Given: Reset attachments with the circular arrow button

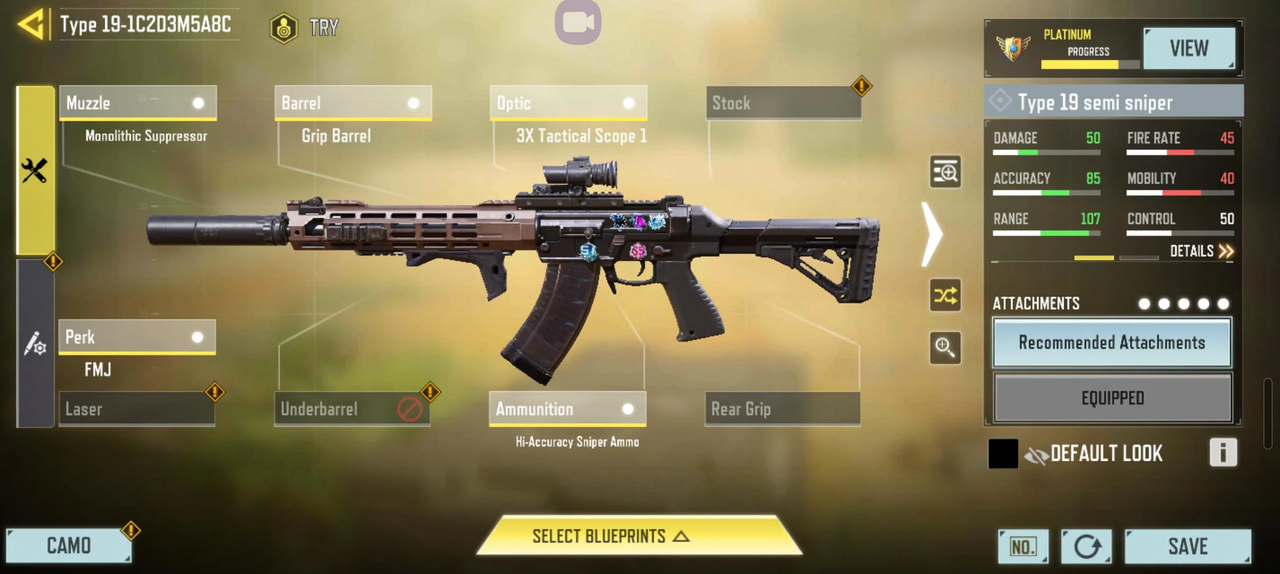Looking at the screenshot, I should [1086, 547].
